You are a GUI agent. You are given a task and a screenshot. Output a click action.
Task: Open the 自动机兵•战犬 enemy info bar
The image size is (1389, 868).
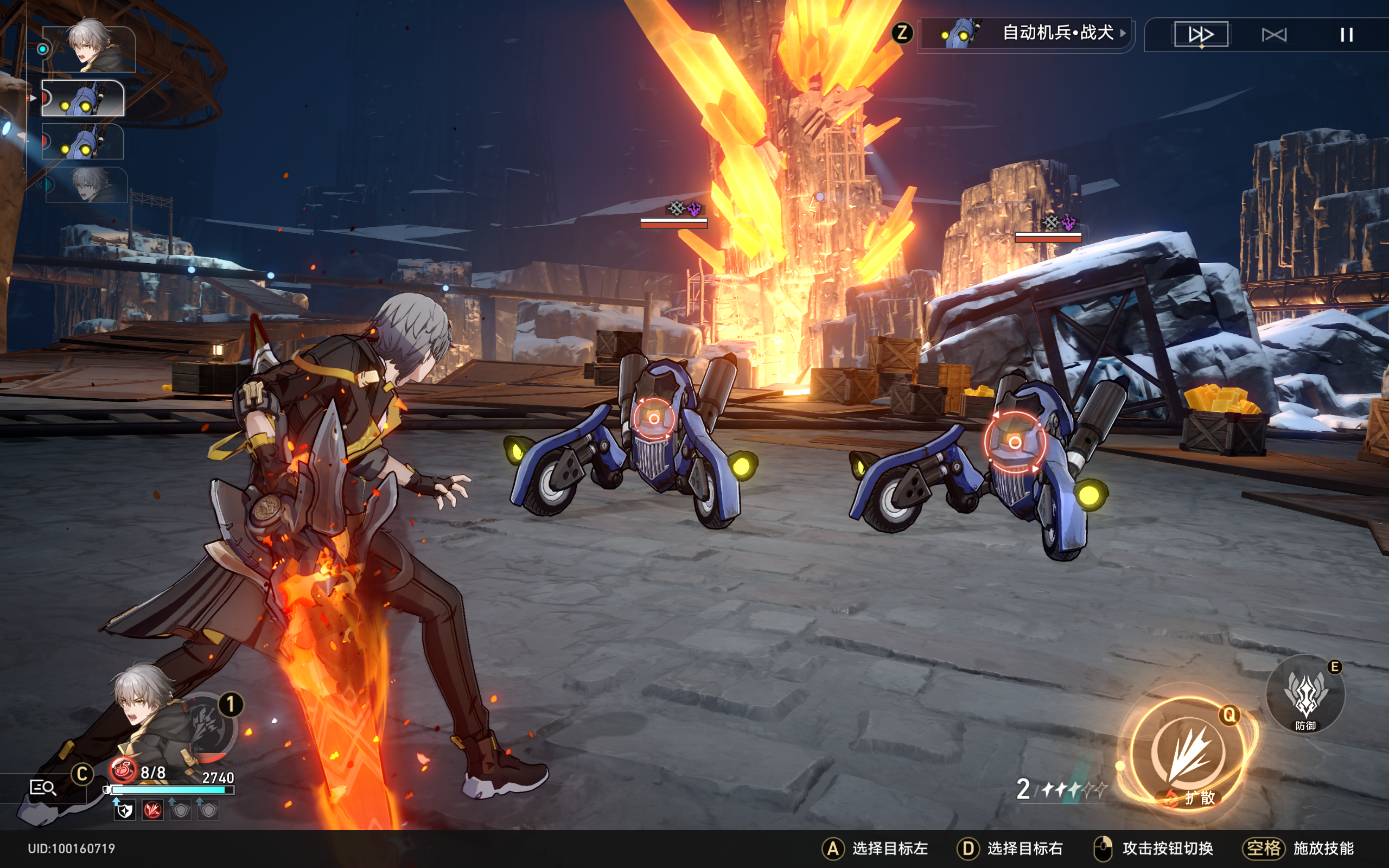[x=1025, y=34]
